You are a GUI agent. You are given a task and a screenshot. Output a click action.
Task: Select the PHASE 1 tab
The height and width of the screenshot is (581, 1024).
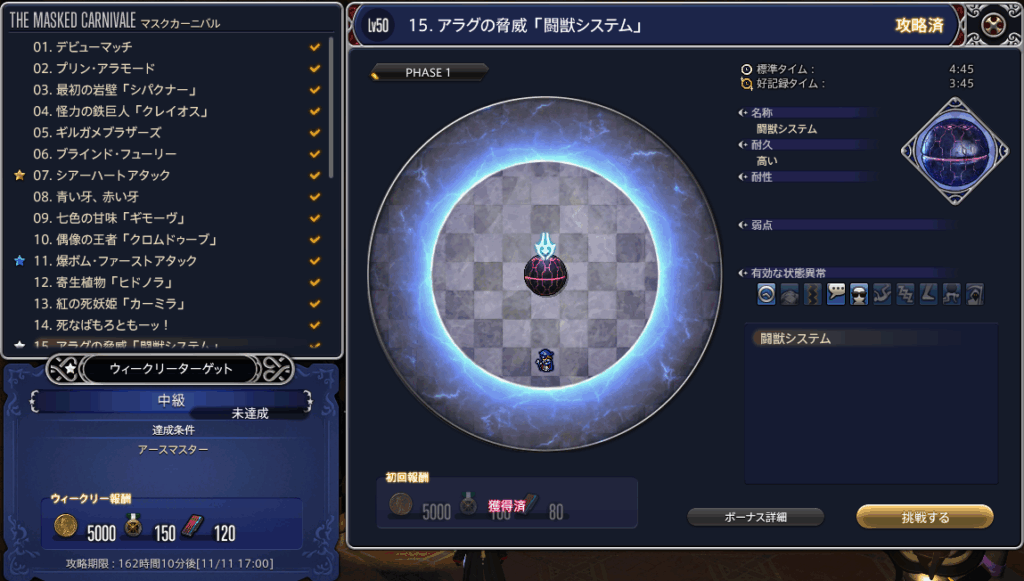[x=428, y=73]
